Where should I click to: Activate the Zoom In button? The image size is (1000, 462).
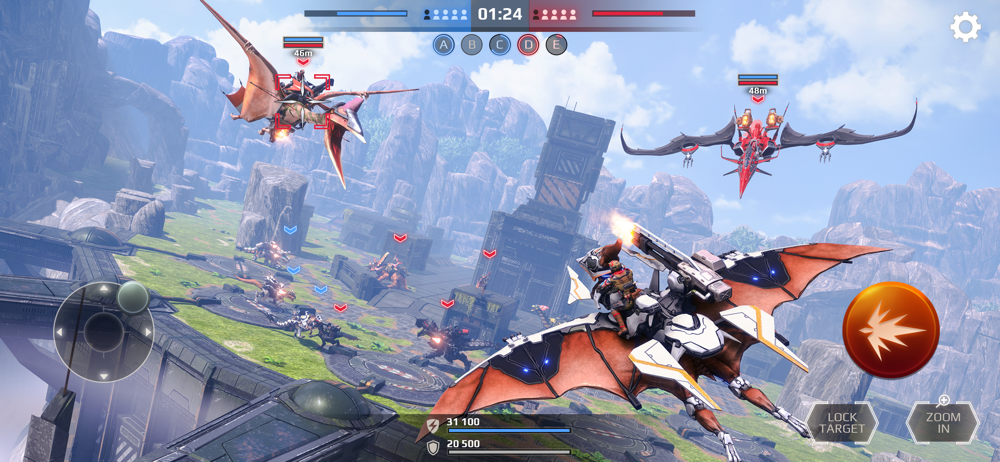point(942,422)
